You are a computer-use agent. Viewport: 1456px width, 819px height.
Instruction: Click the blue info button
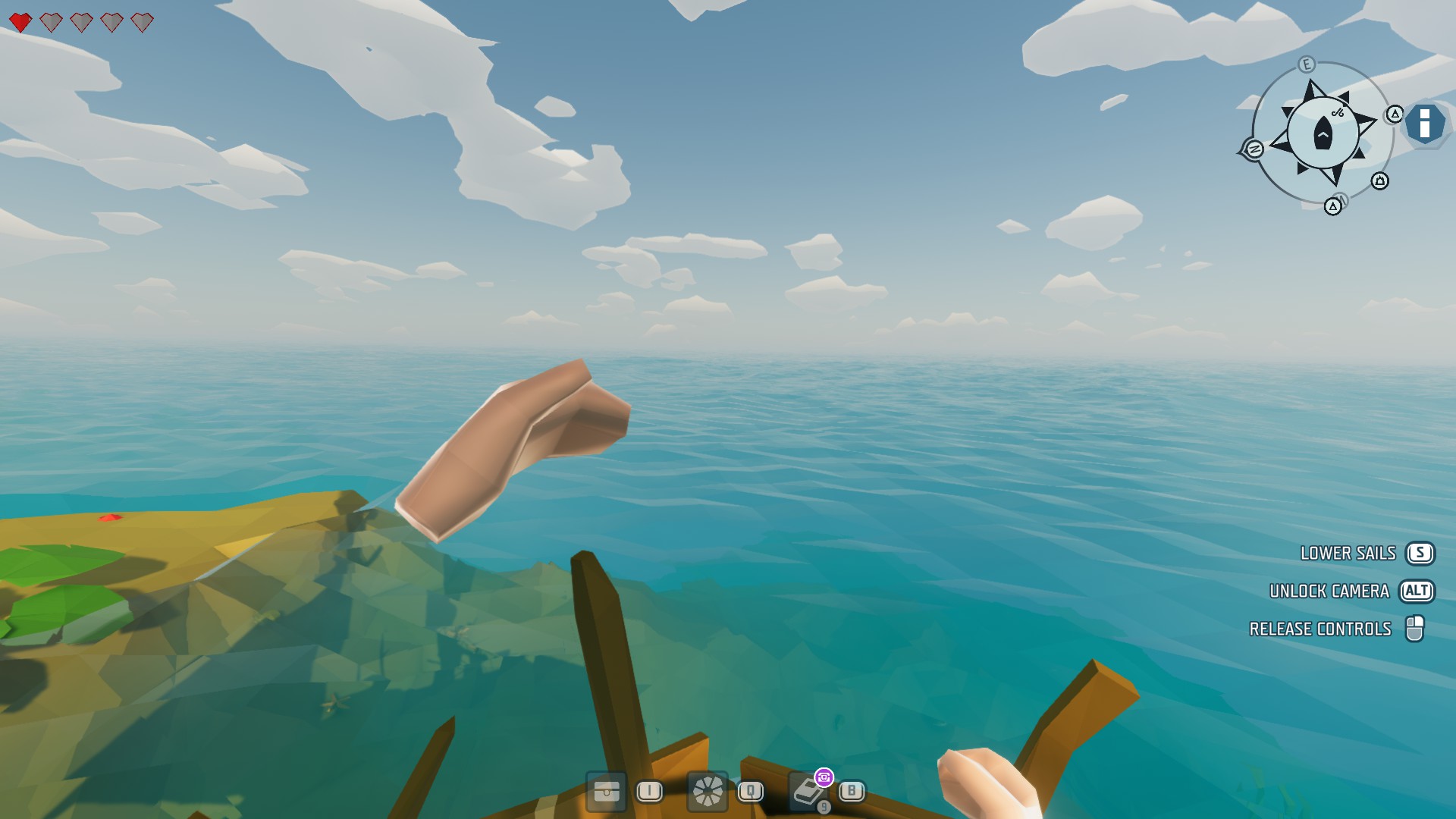(x=1424, y=124)
